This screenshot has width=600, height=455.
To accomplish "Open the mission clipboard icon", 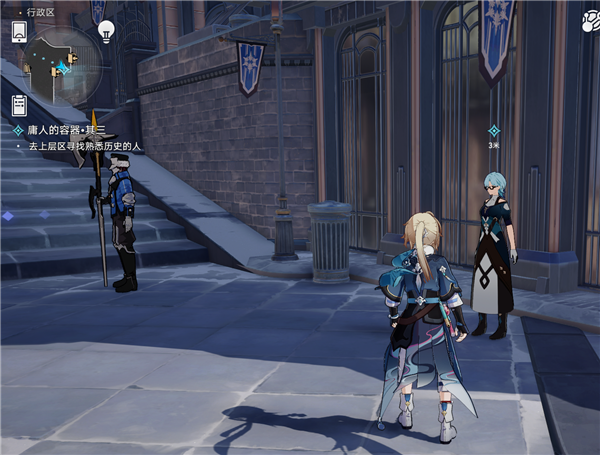I will pos(19,105).
